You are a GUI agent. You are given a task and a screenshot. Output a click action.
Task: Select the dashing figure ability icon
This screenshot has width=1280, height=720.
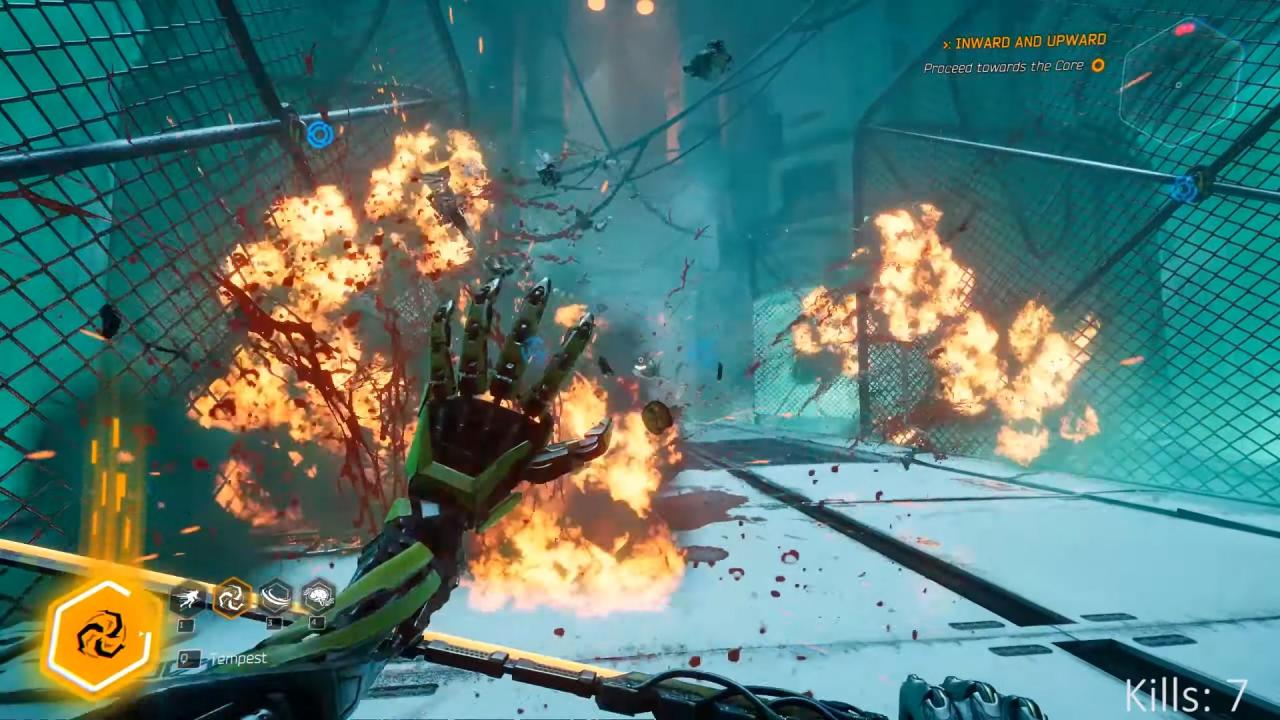(x=187, y=599)
